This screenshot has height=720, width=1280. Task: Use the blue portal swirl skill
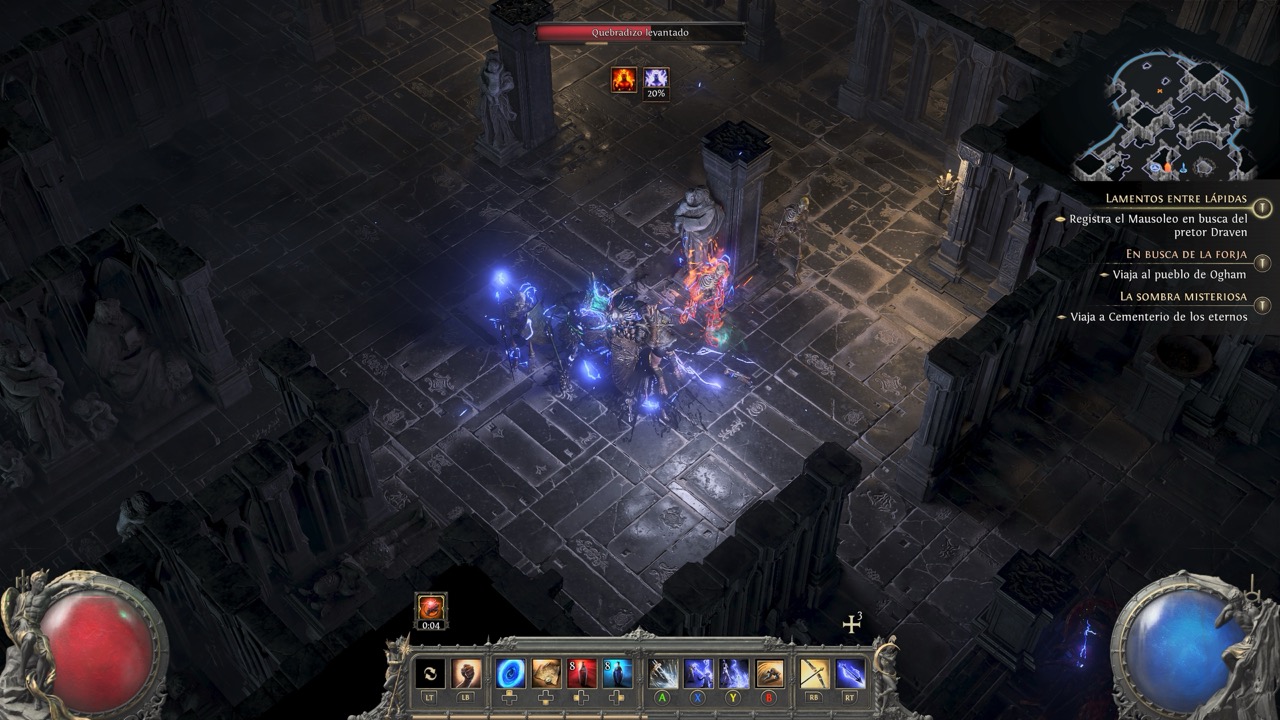coord(511,673)
